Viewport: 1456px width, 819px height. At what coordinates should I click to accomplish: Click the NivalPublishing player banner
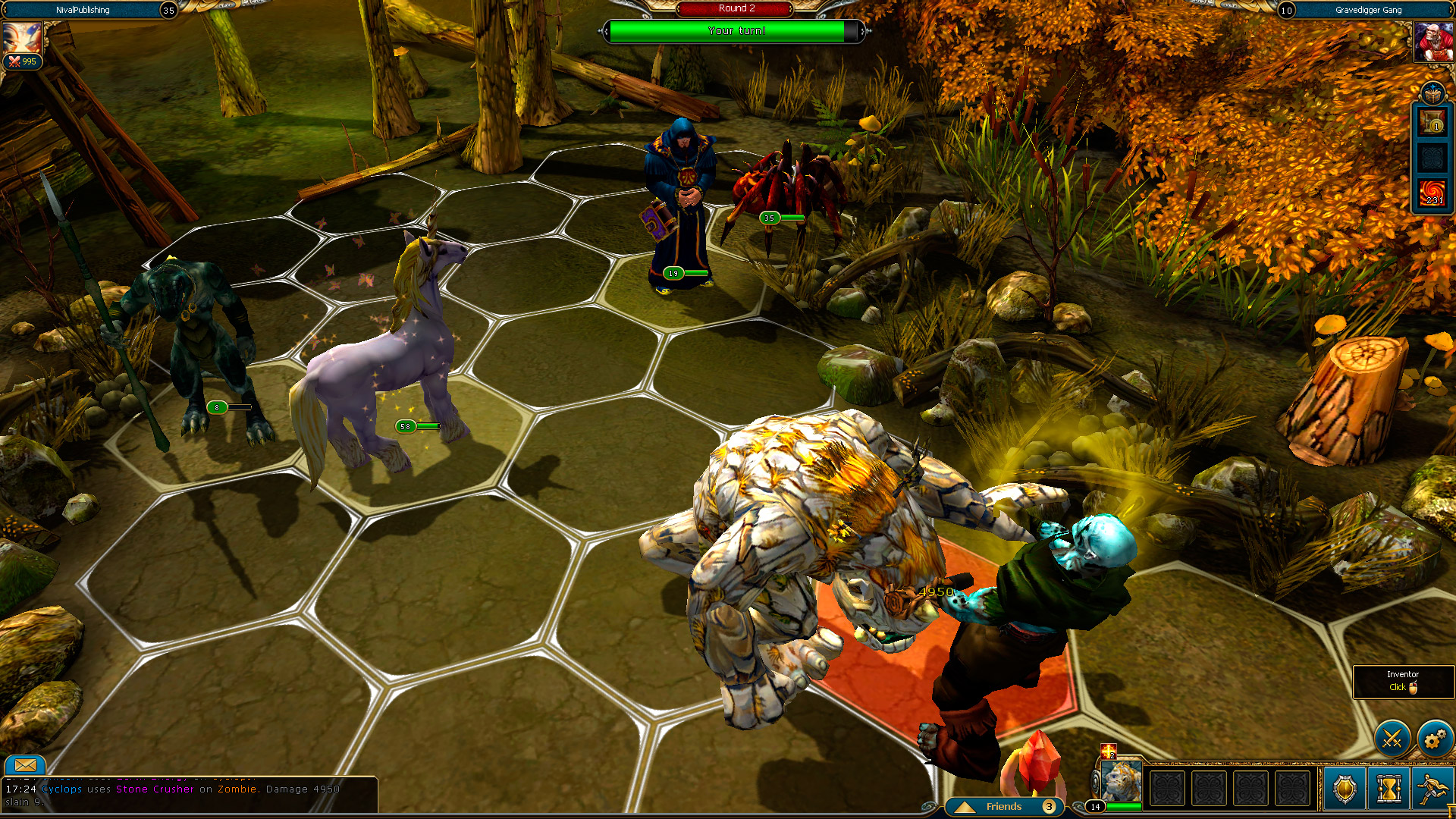pos(83,10)
